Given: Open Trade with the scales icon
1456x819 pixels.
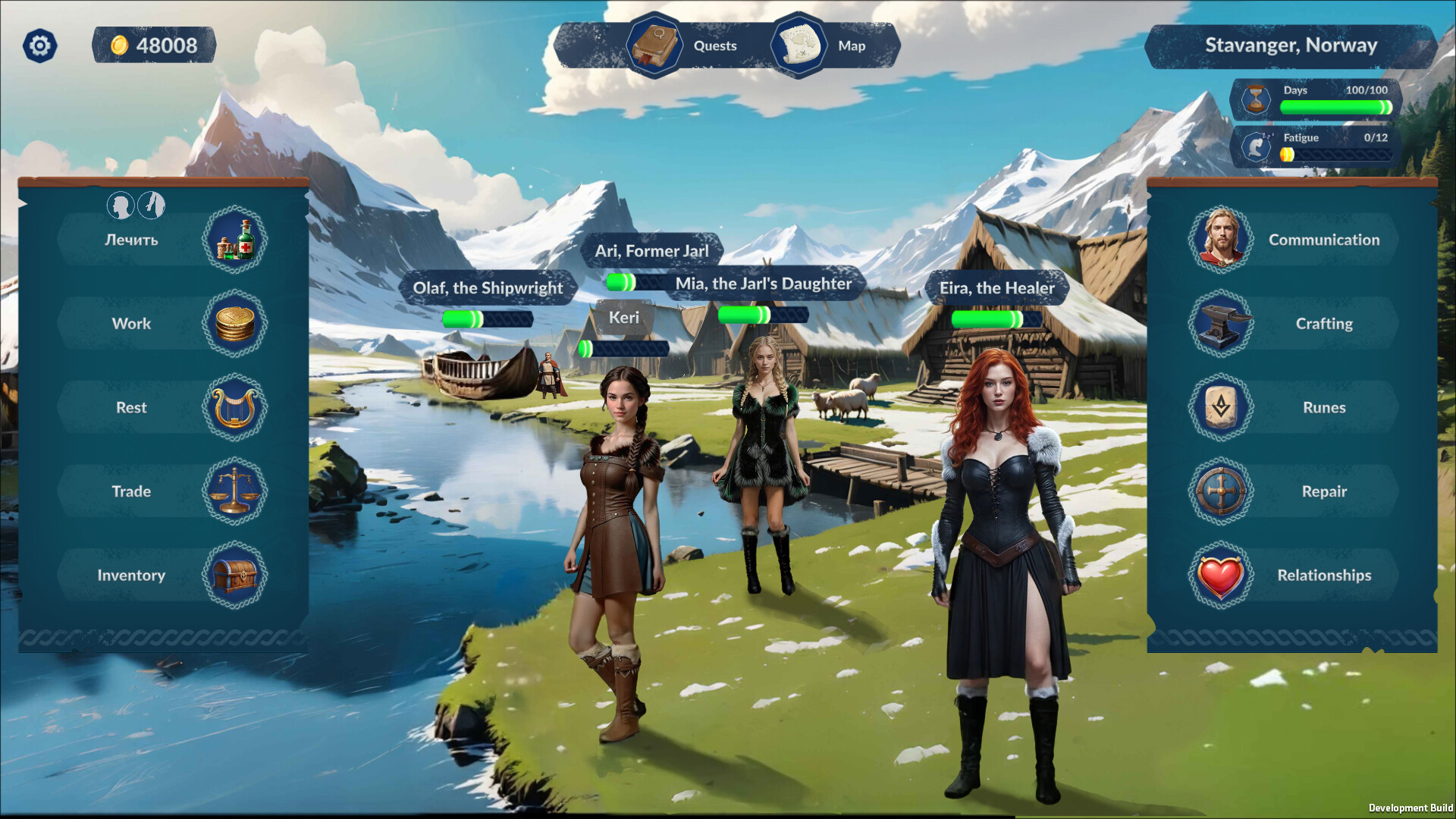Looking at the screenshot, I should 235,491.
